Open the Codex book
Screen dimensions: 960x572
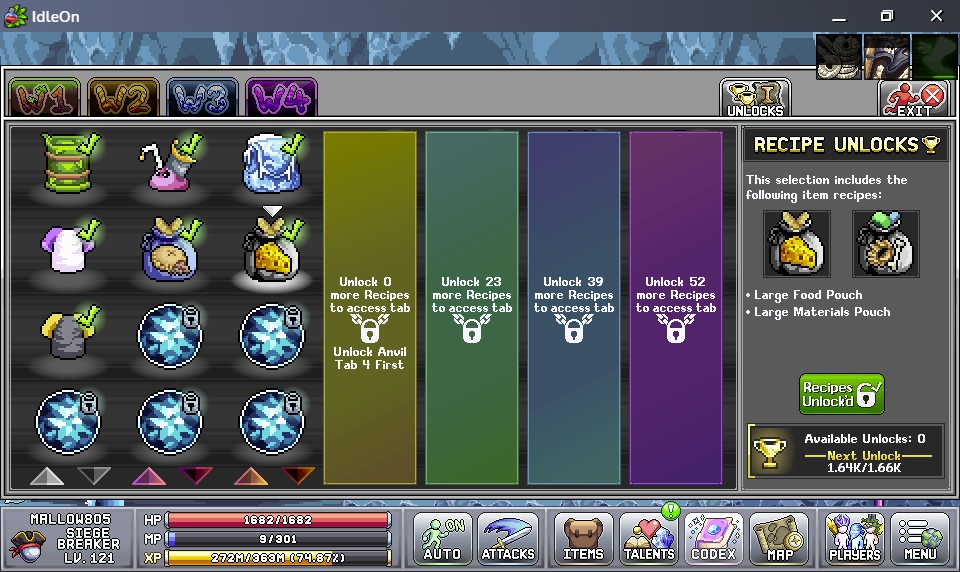click(x=714, y=540)
